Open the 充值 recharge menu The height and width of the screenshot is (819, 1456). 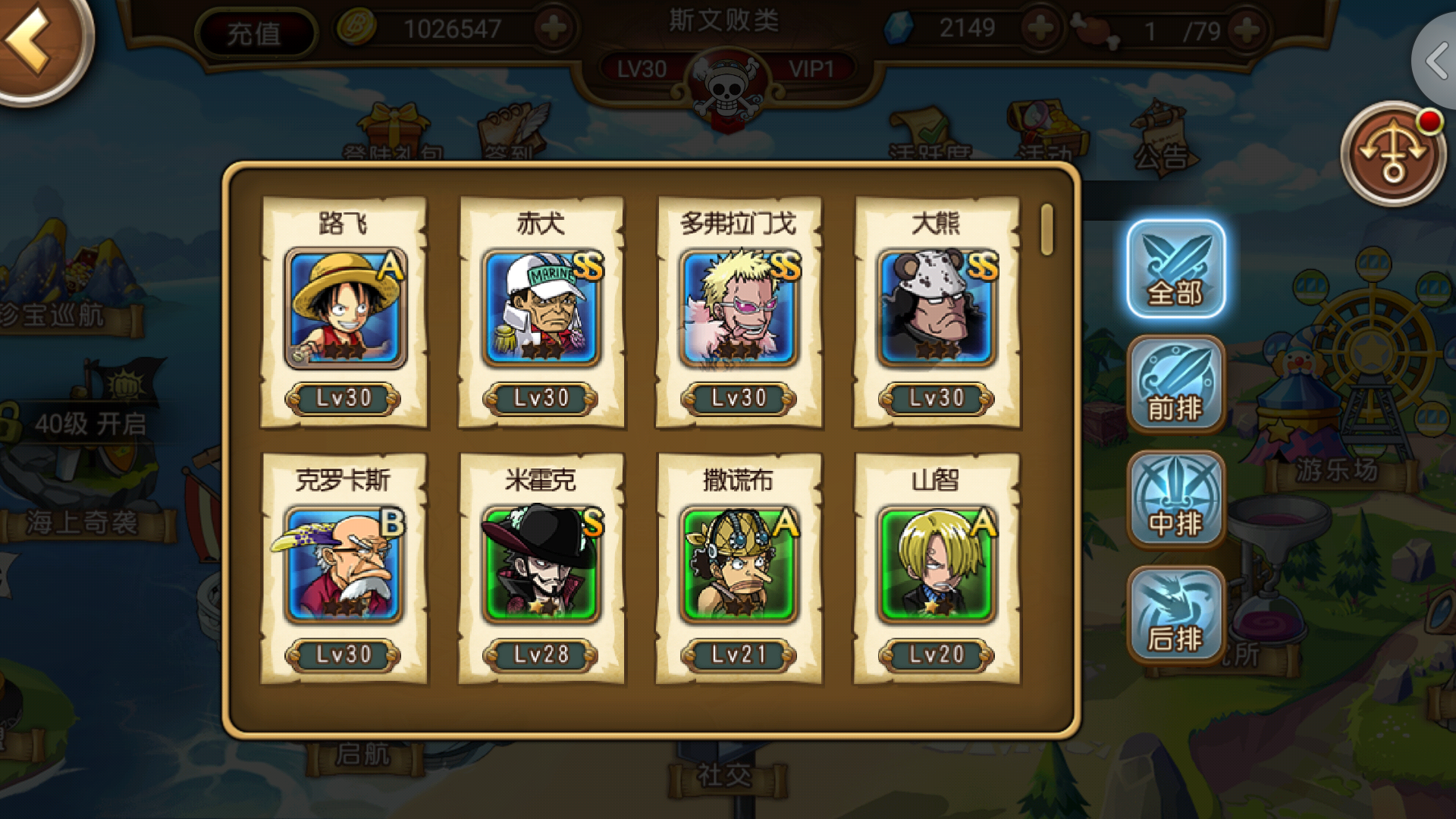255,32
